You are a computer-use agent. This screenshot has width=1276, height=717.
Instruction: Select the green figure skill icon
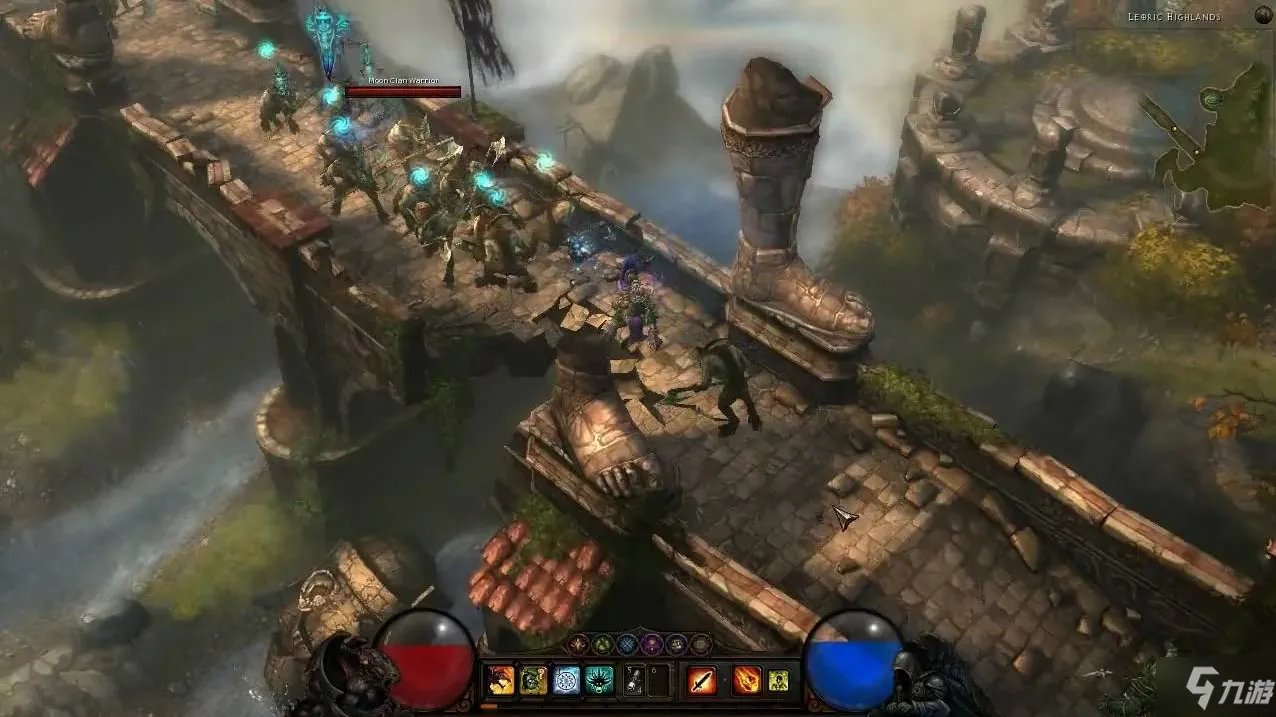tap(778, 680)
